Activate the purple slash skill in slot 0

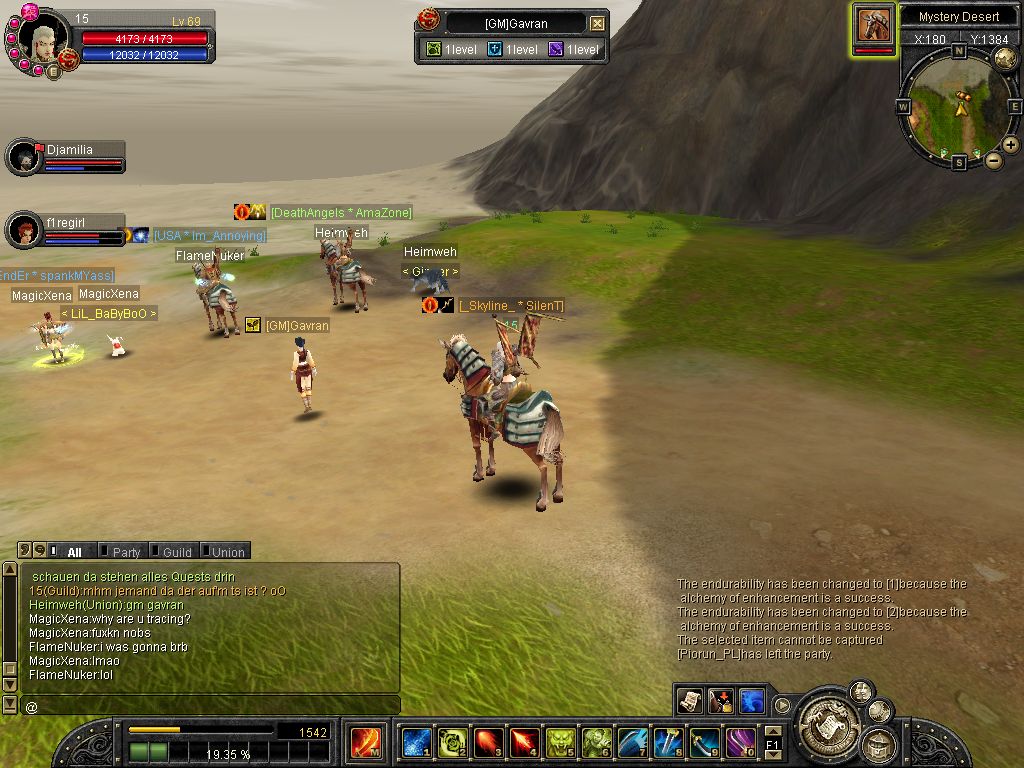click(741, 743)
